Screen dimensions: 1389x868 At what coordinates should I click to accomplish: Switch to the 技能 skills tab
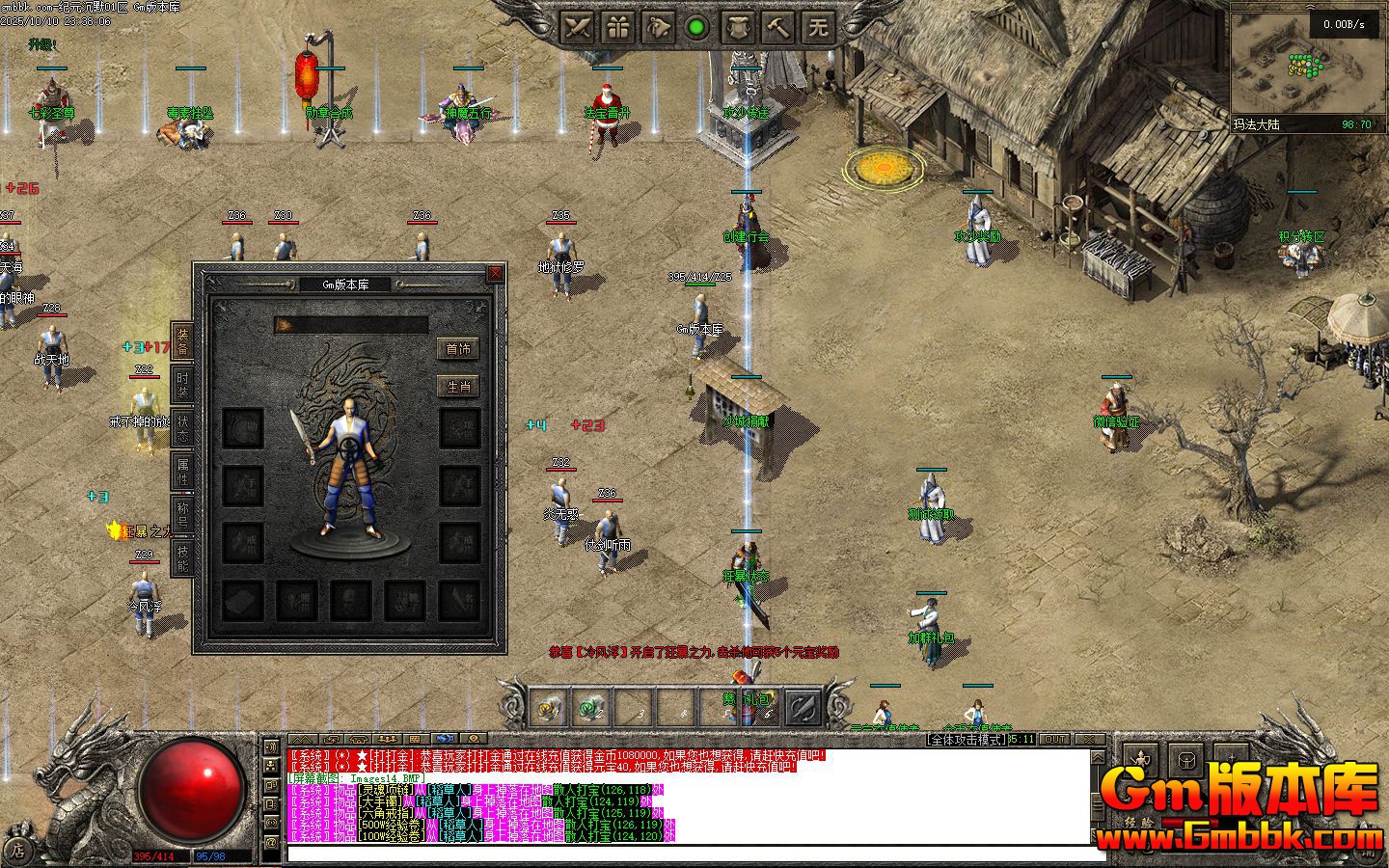(182, 556)
